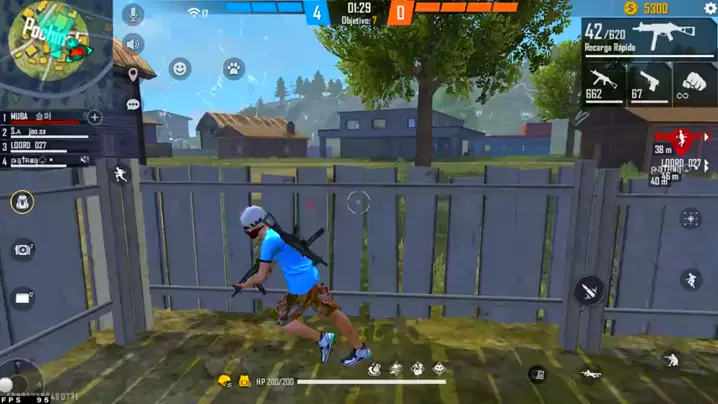Tap the scope aim crosshair button

[x=690, y=218]
